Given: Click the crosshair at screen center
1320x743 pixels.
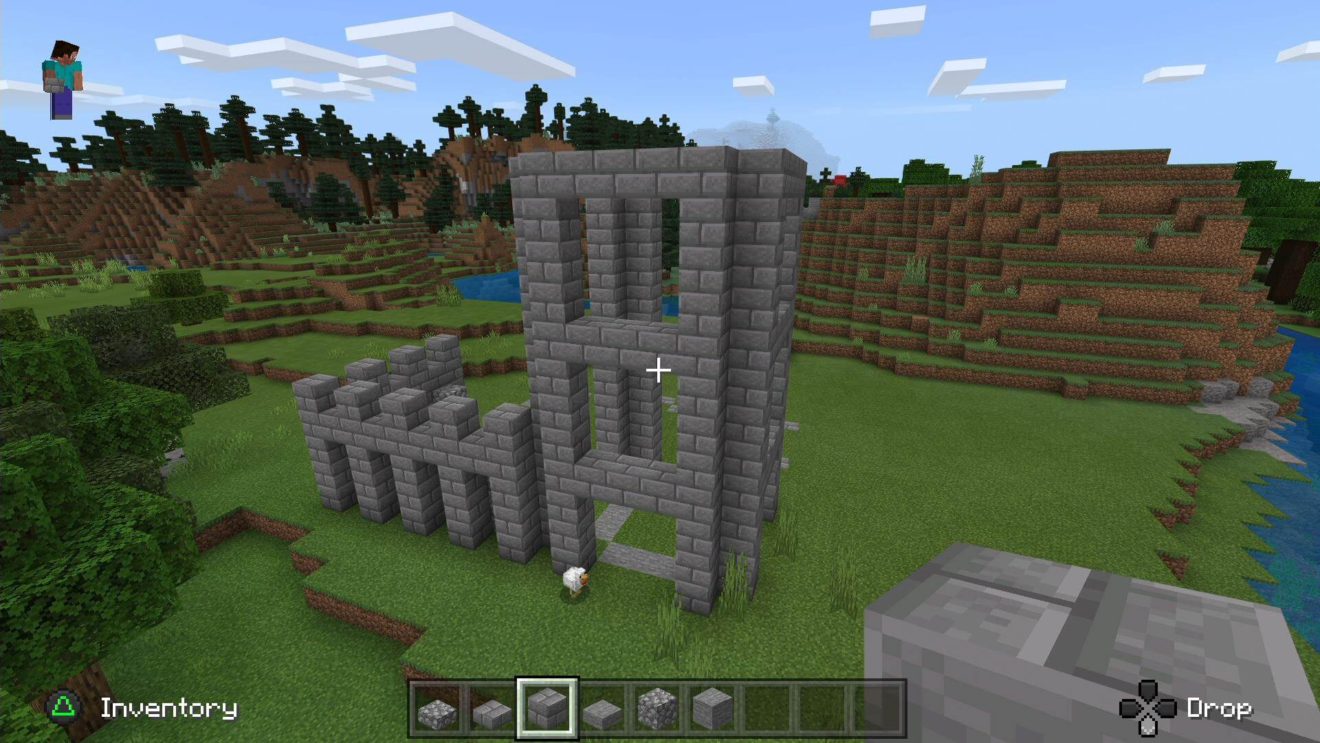Looking at the screenshot, I should [x=659, y=371].
